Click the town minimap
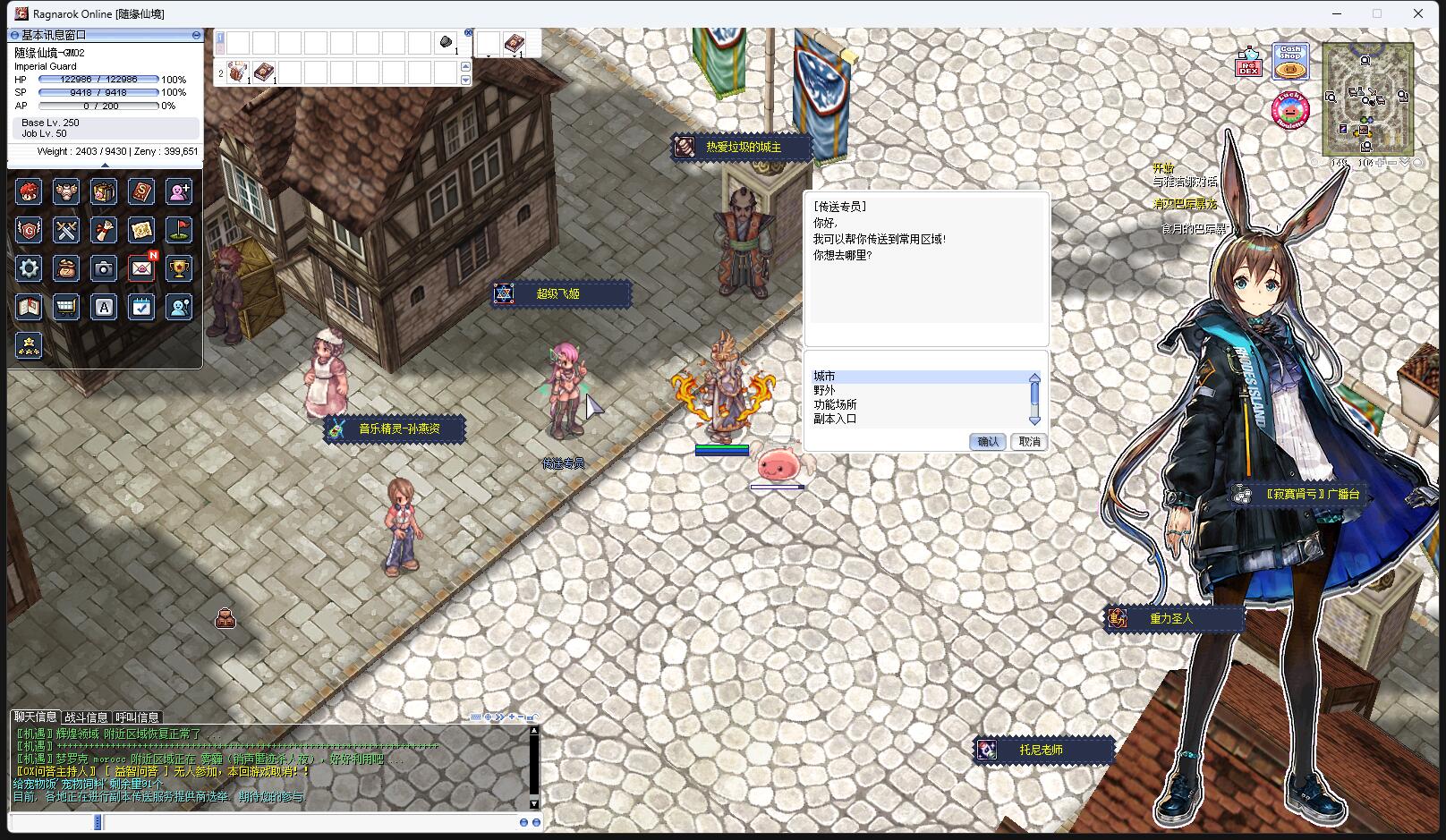 pos(1367,98)
